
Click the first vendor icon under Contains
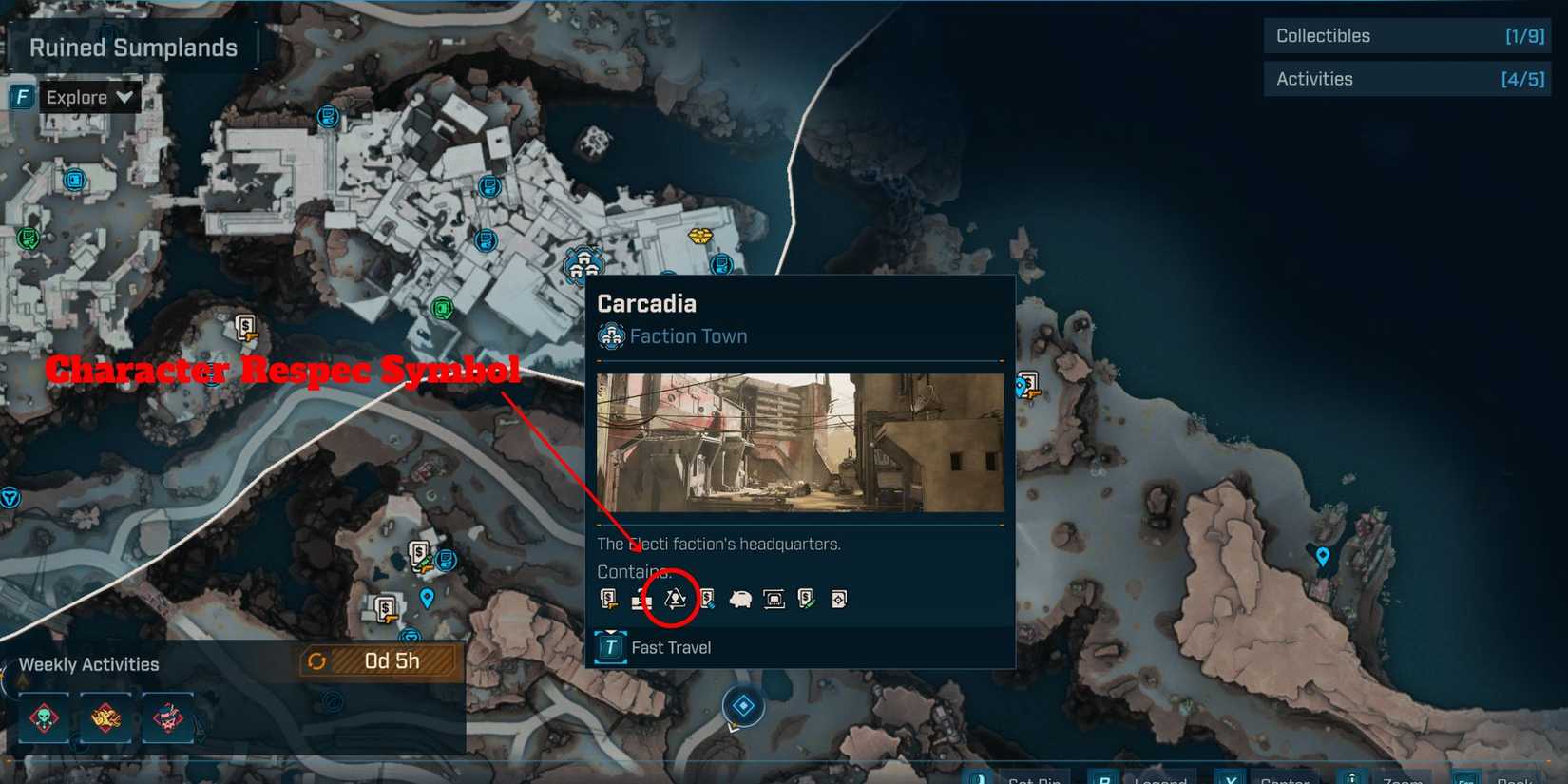coord(608,599)
